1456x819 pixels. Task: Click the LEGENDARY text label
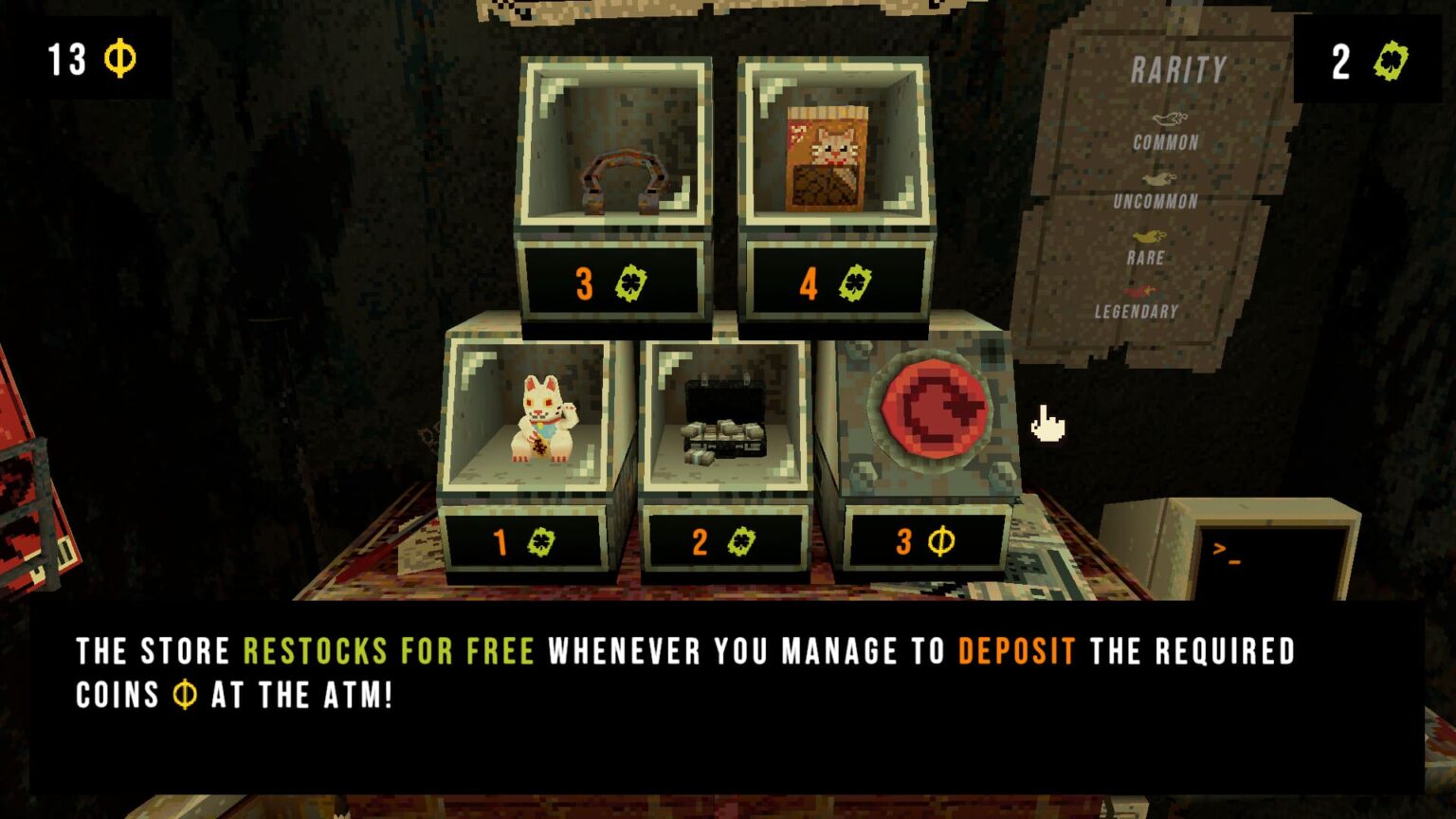point(1135,310)
